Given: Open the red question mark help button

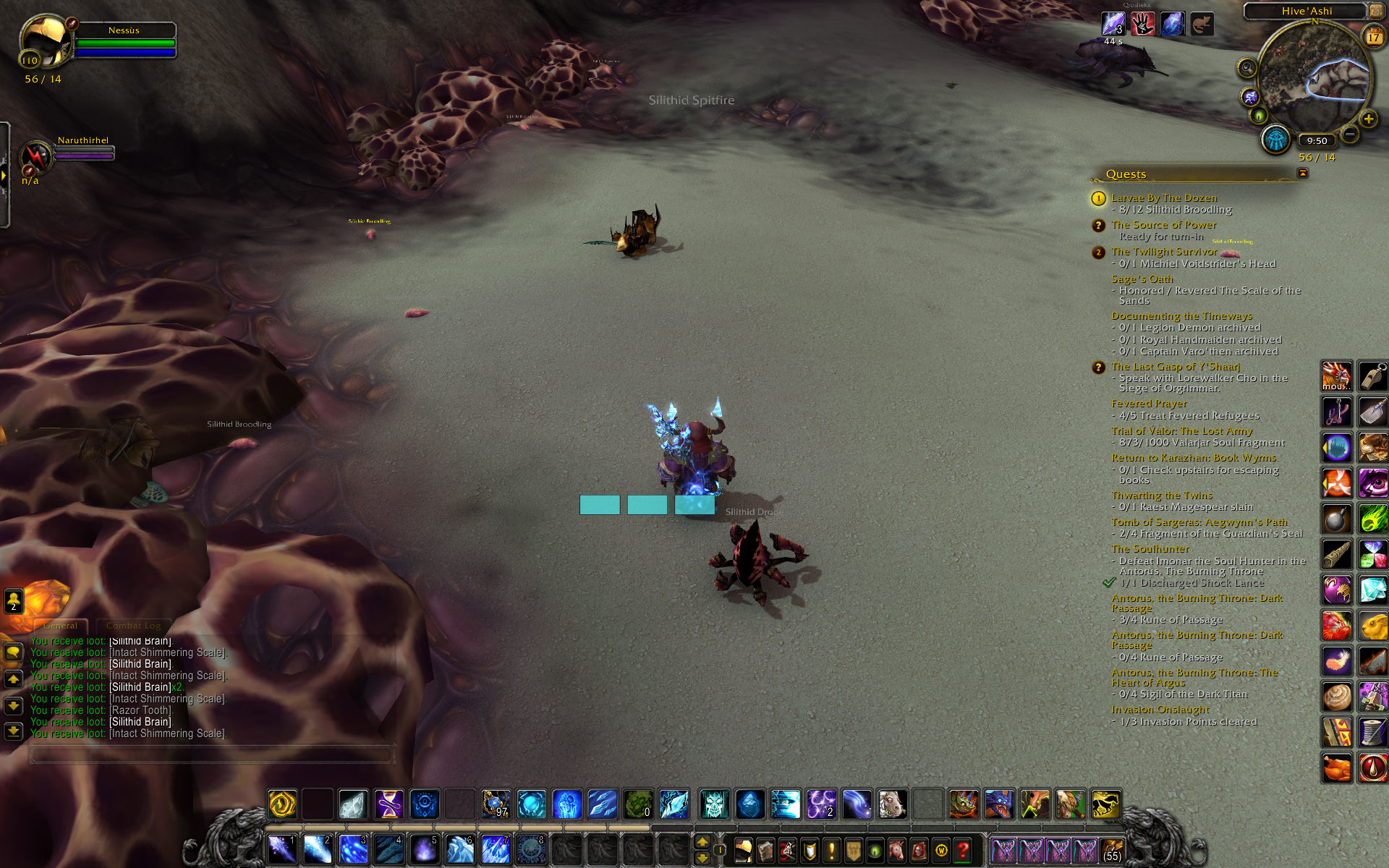Looking at the screenshot, I should pyautogui.click(x=962, y=851).
